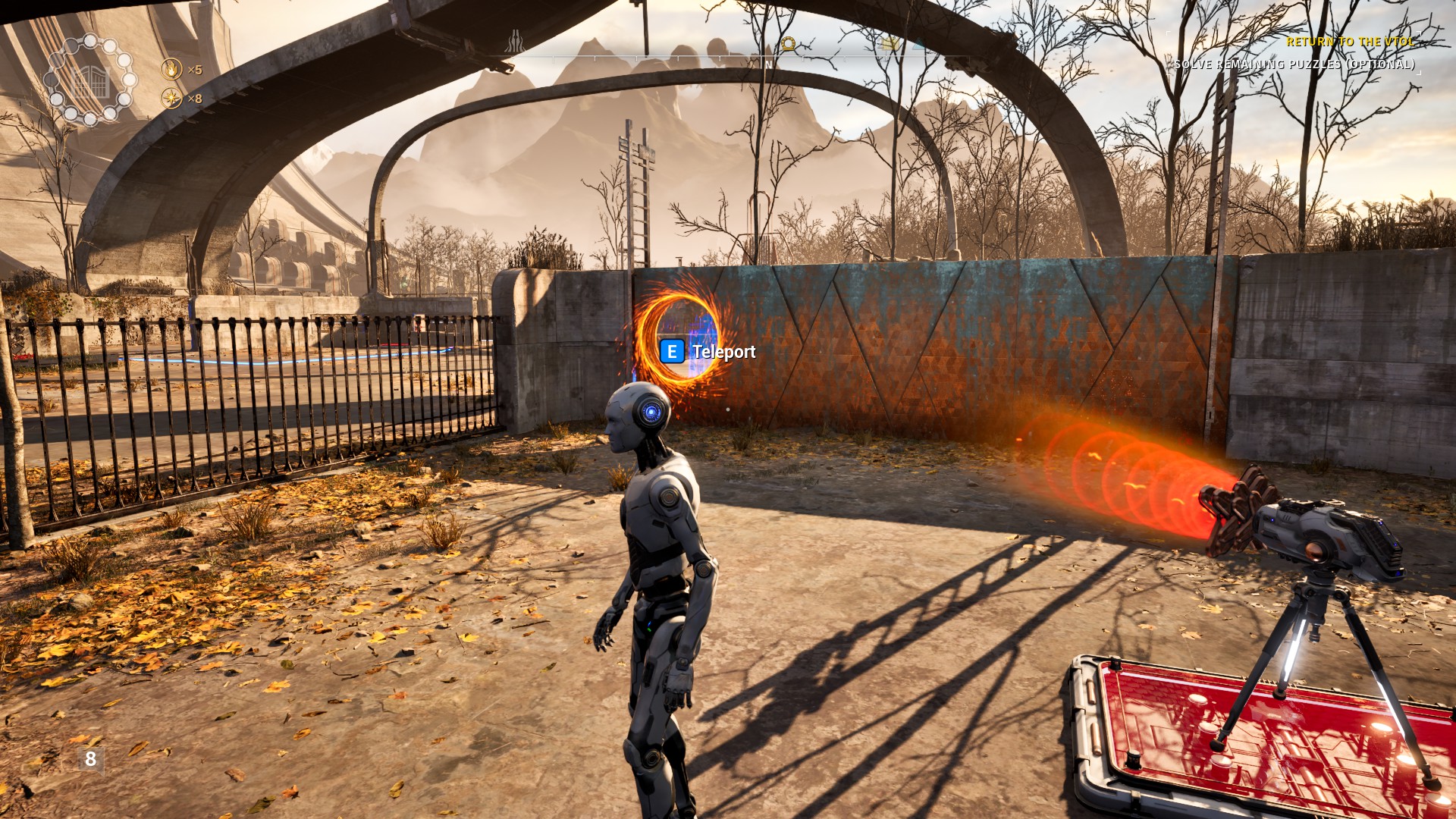Select the Prometheus flame counter icon
Screen dimensions: 1456x819
click(172, 70)
